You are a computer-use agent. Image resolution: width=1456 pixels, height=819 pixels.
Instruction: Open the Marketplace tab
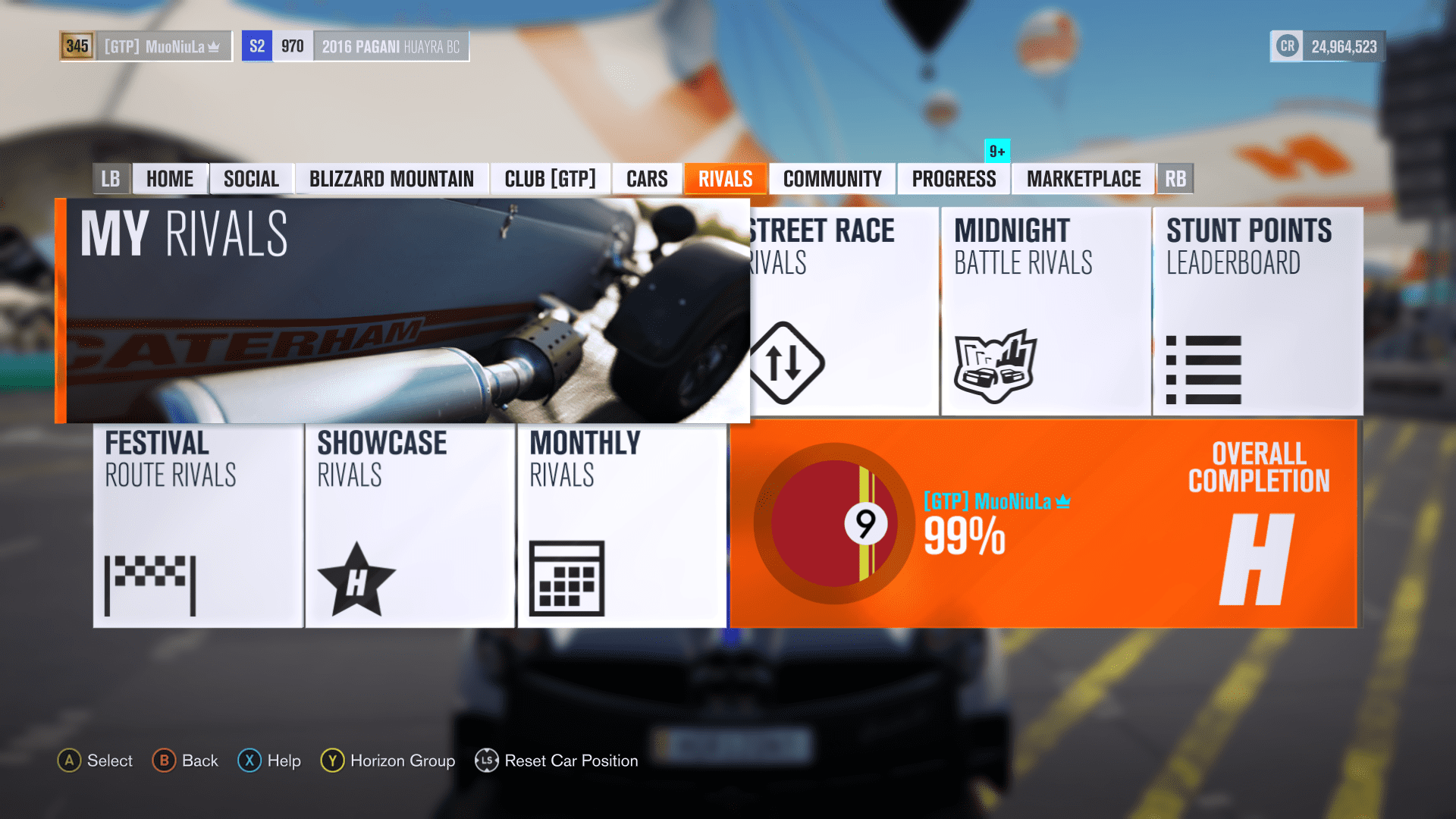(x=1083, y=179)
